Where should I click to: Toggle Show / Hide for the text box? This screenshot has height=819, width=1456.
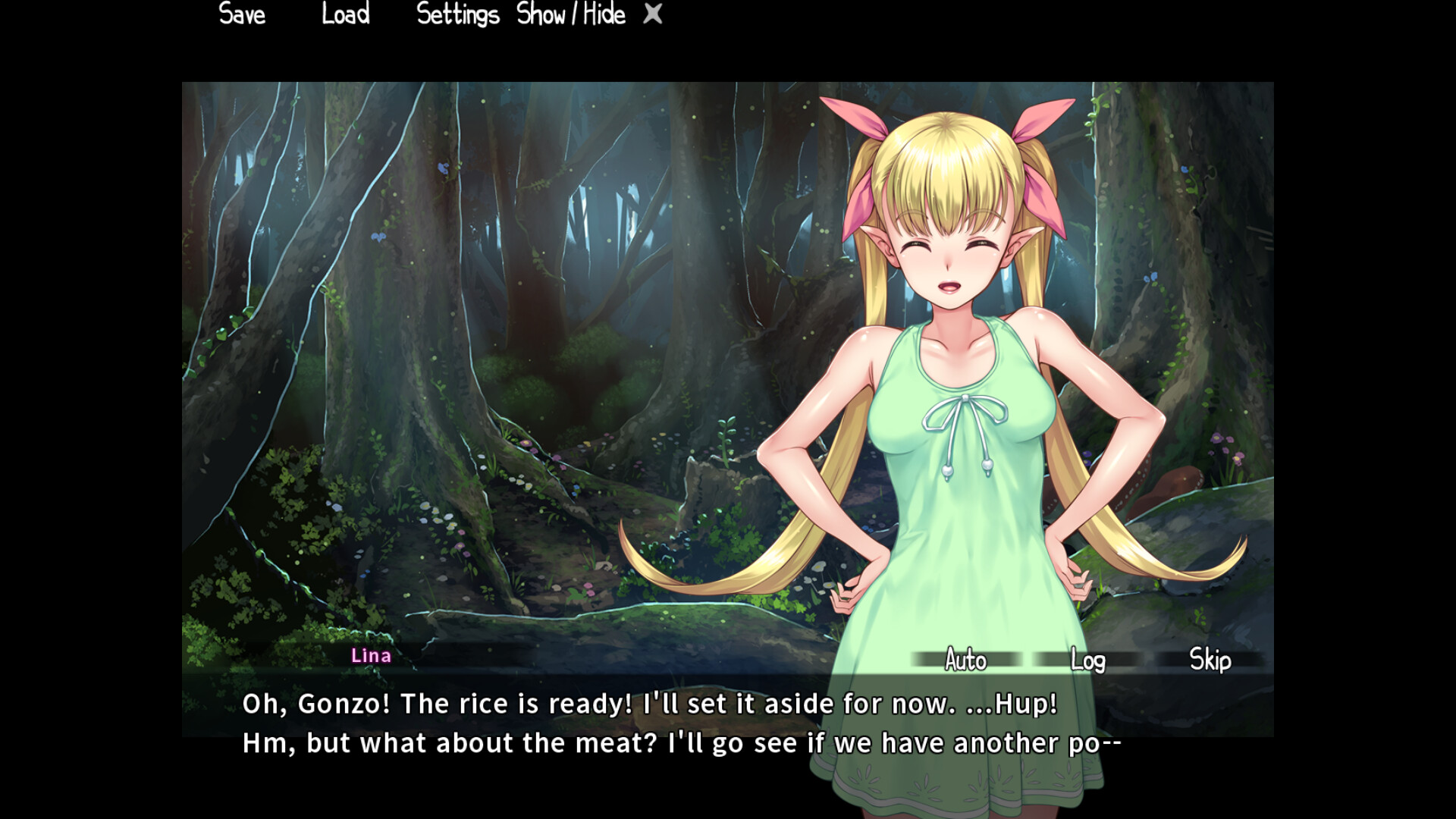pos(571,14)
